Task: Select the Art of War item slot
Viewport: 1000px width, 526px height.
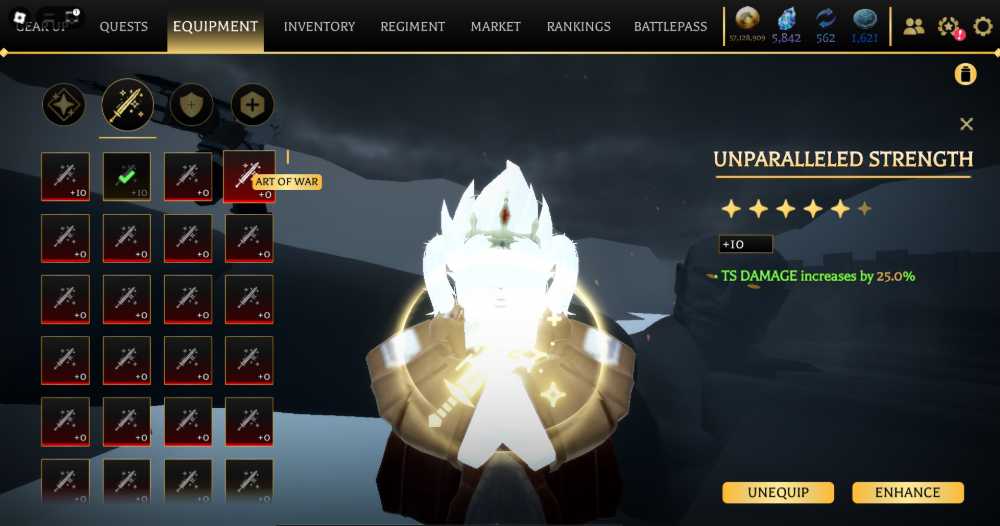Action: coord(249,176)
